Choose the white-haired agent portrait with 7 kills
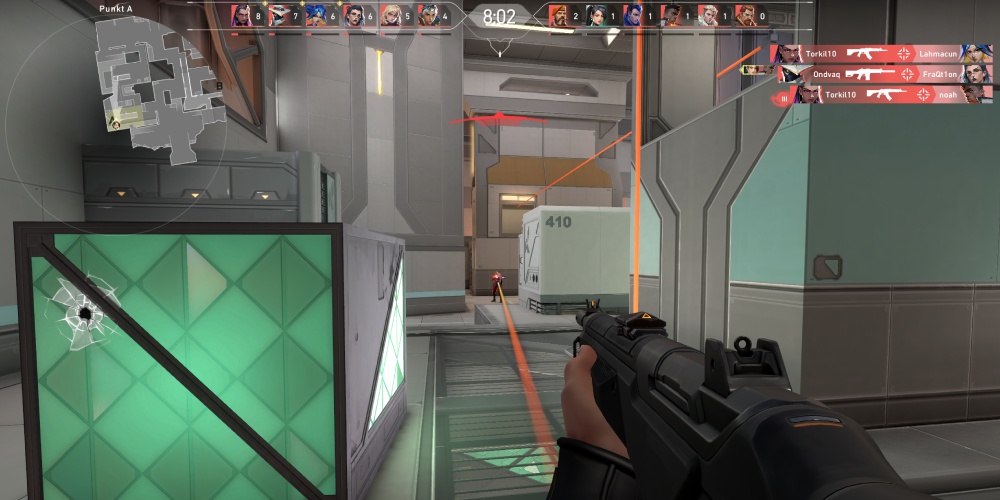Screen dimensions: 1000x500 (x=279, y=15)
